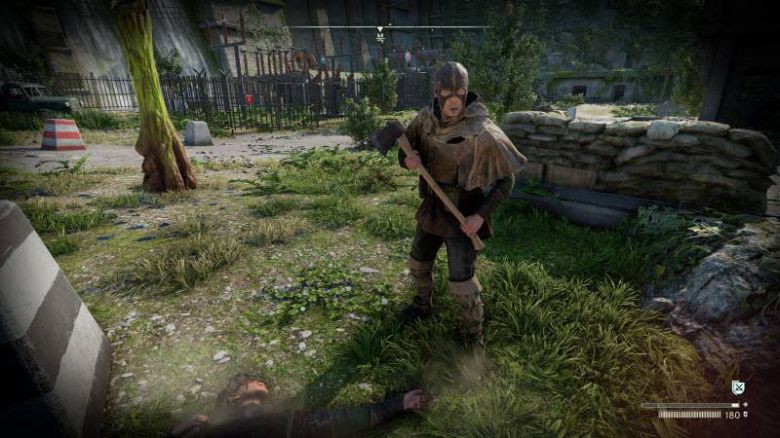Select the compass marker below the heading bar
This screenshot has width=780, height=438.
pyautogui.click(x=380, y=37)
